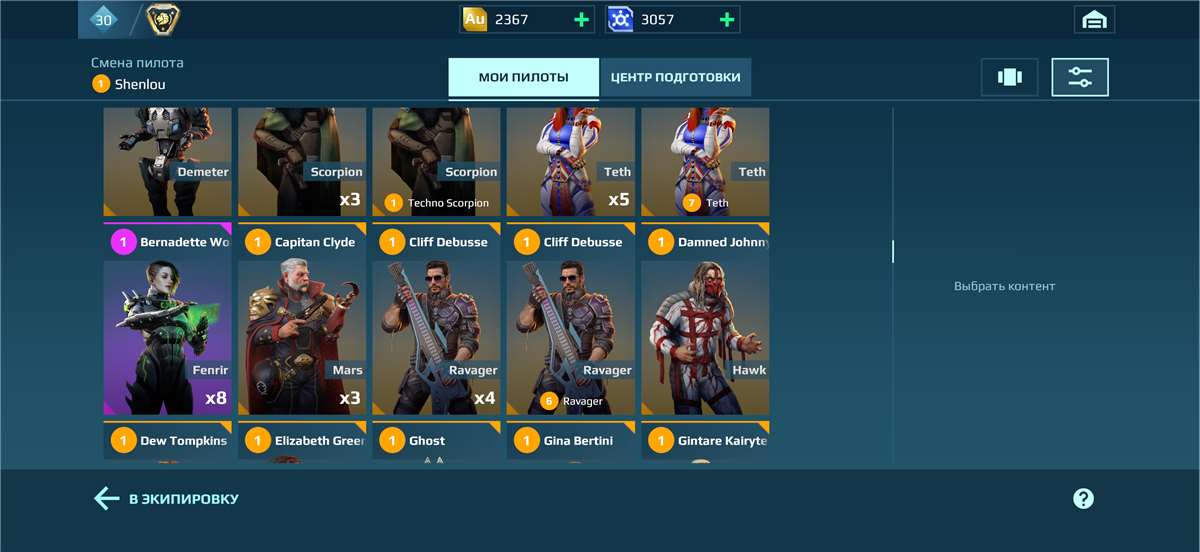Choose the Demeter pilot card

[167, 160]
